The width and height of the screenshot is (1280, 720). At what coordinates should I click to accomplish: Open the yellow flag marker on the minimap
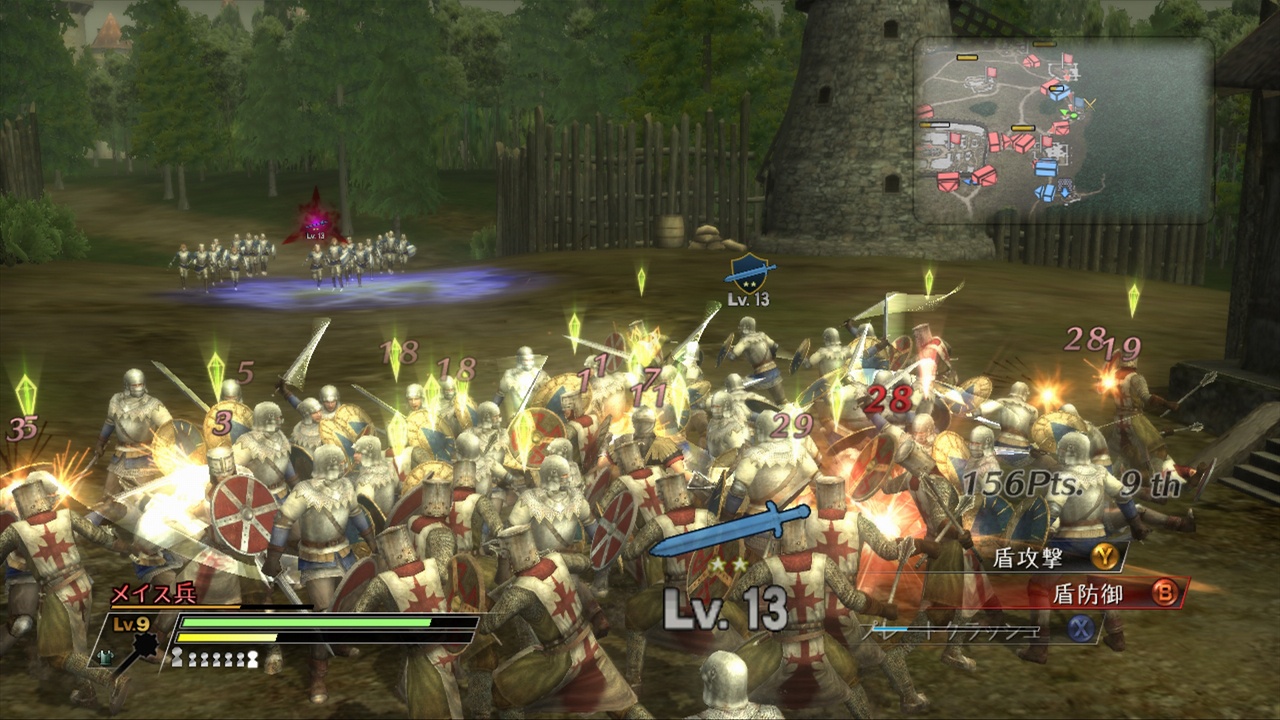tap(966, 57)
